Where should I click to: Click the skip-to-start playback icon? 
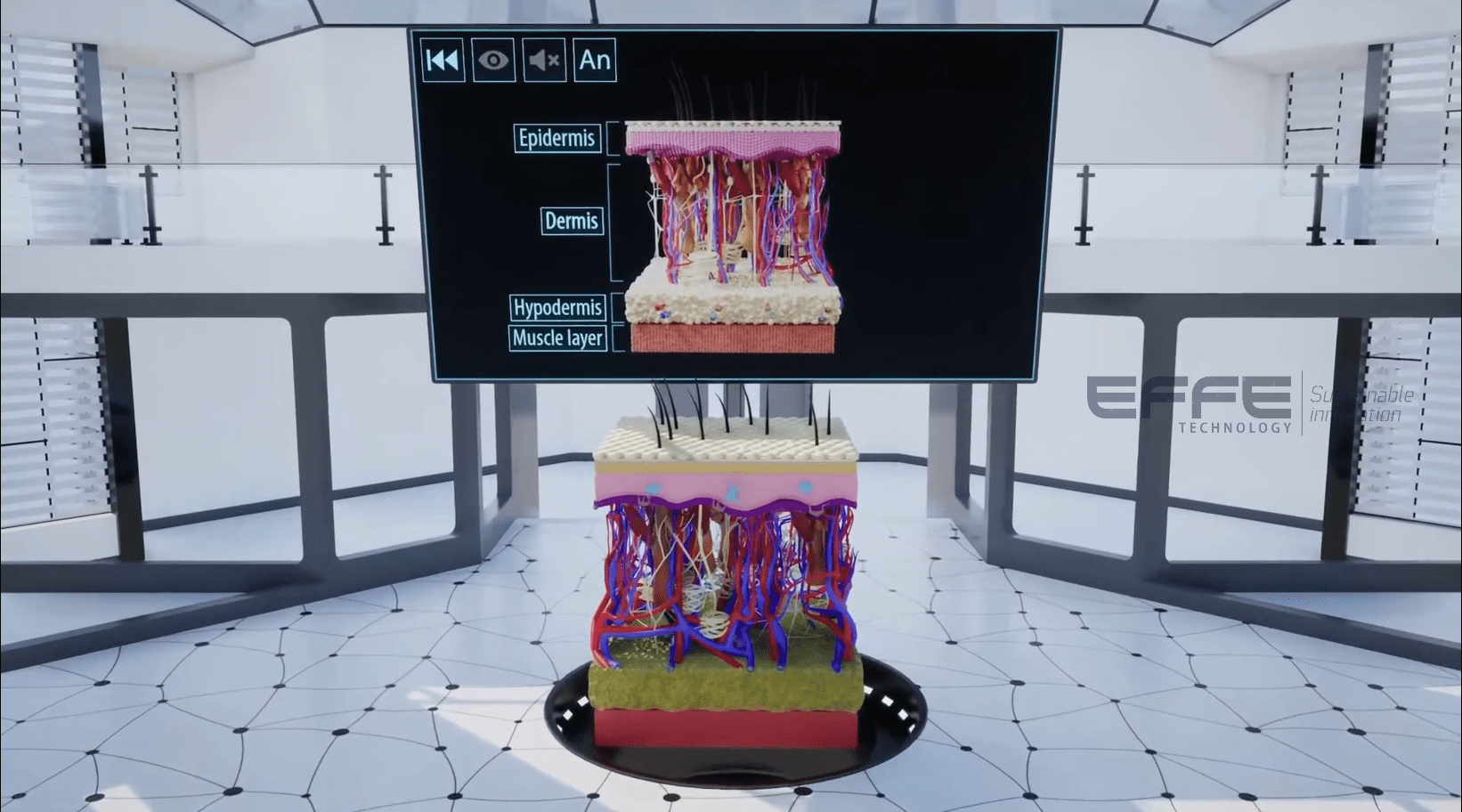pos(443,61)
